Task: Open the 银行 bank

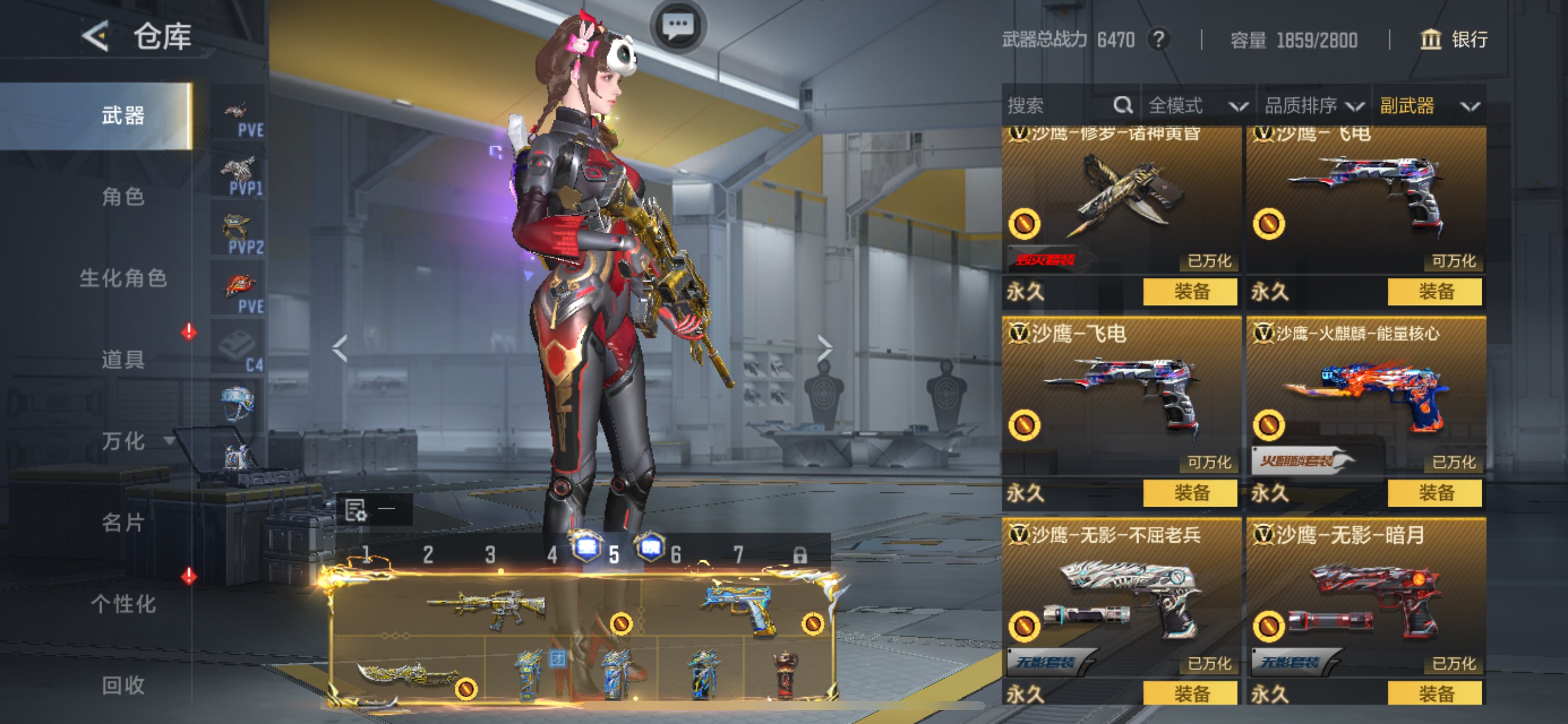Action: coord(1454,40)
